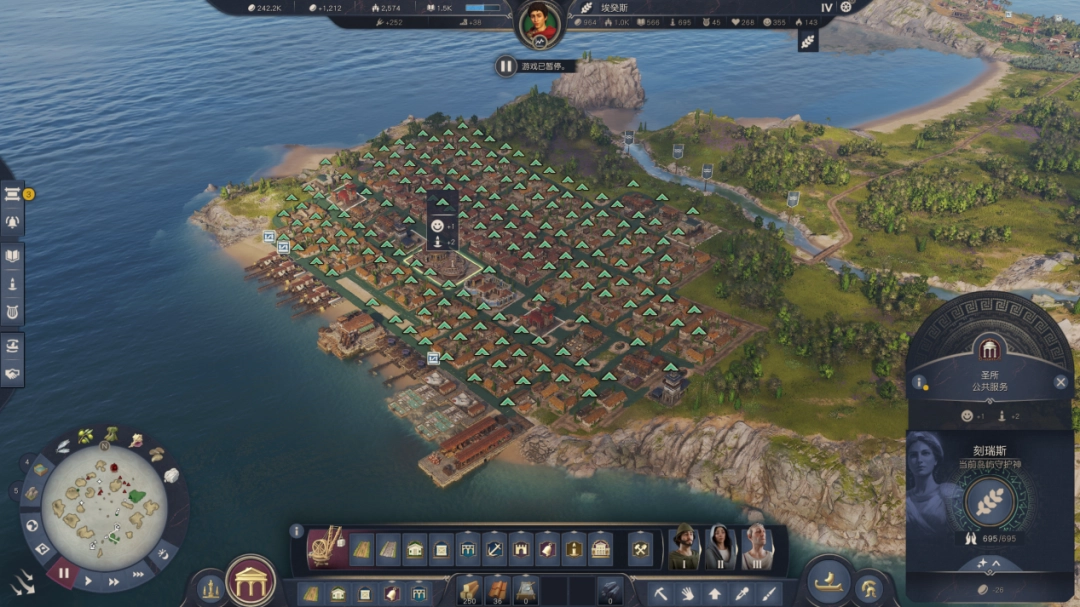The height and width of the screenshot is (607, 1080).
Task: Select the Ceres wheat deity emblem
Action: (x=990, y=500)
